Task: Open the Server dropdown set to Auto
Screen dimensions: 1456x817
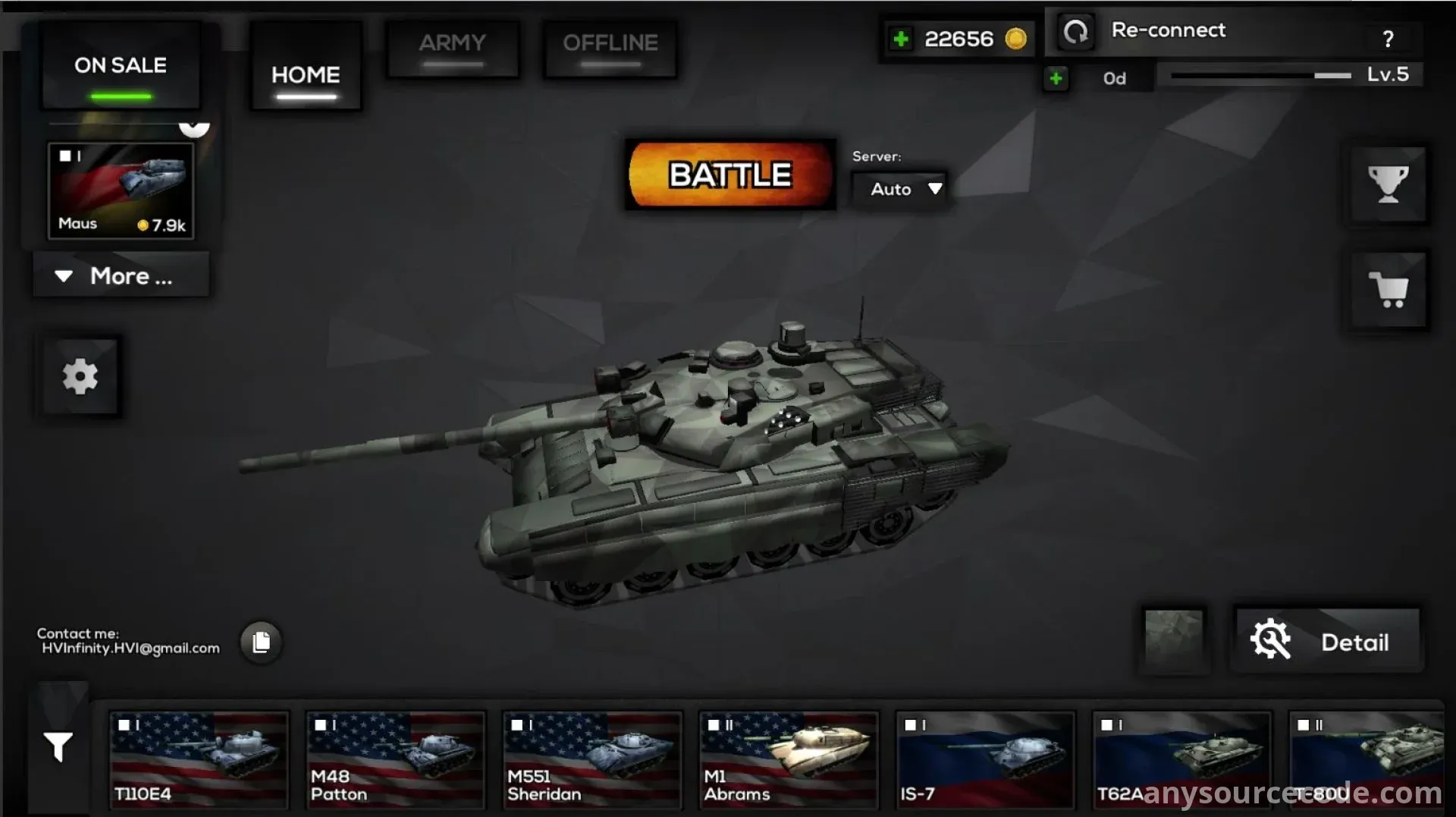Action: (900, 189)
